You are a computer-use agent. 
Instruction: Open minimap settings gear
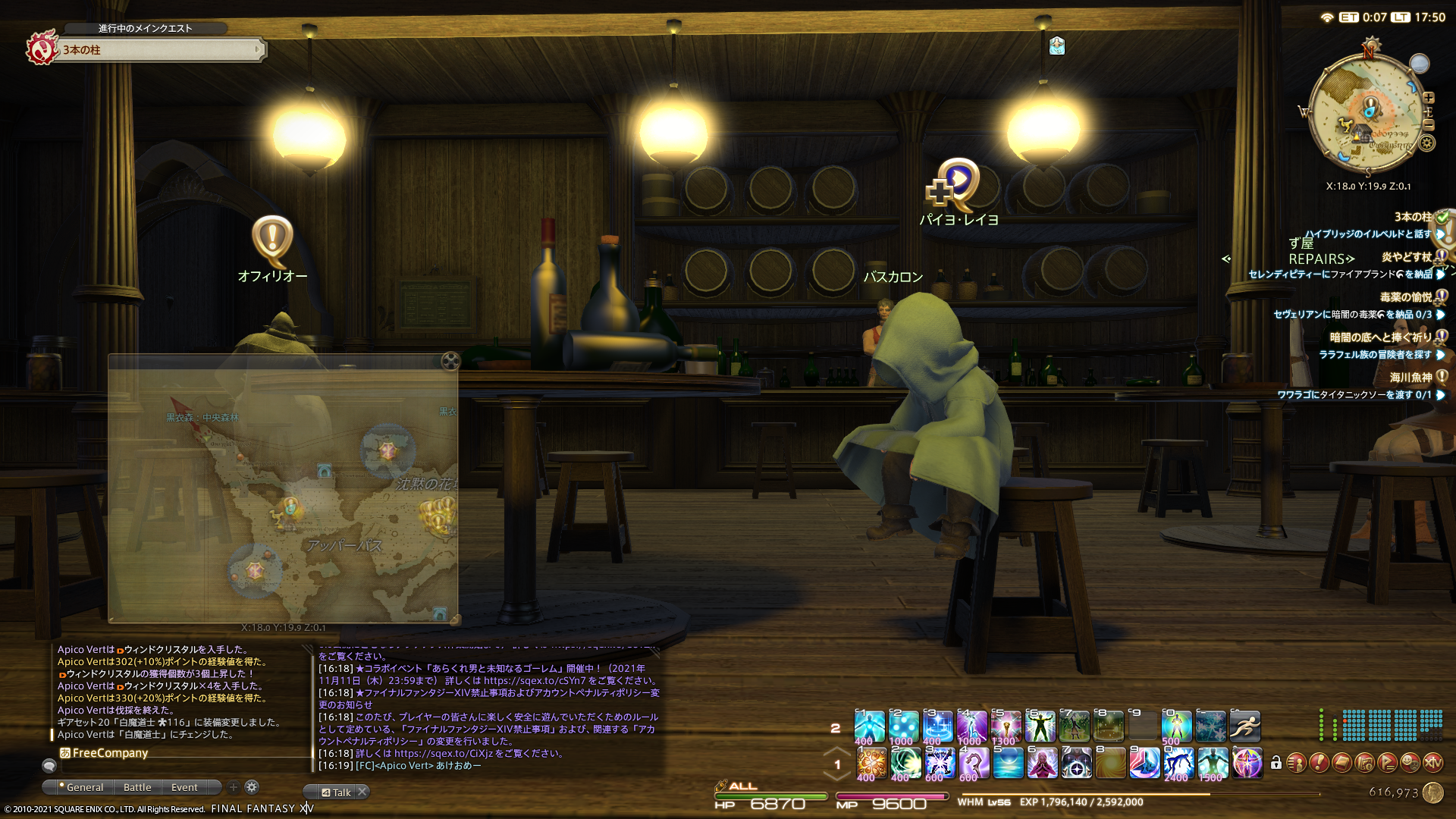coord(1427,143)
